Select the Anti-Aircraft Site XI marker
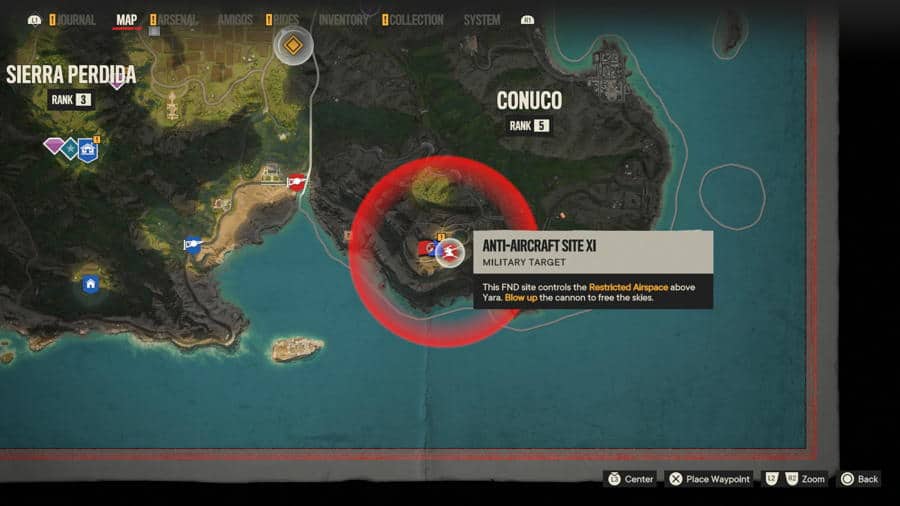Image resolution: width=900 pixels, height=506 pixels. (450, 252)
